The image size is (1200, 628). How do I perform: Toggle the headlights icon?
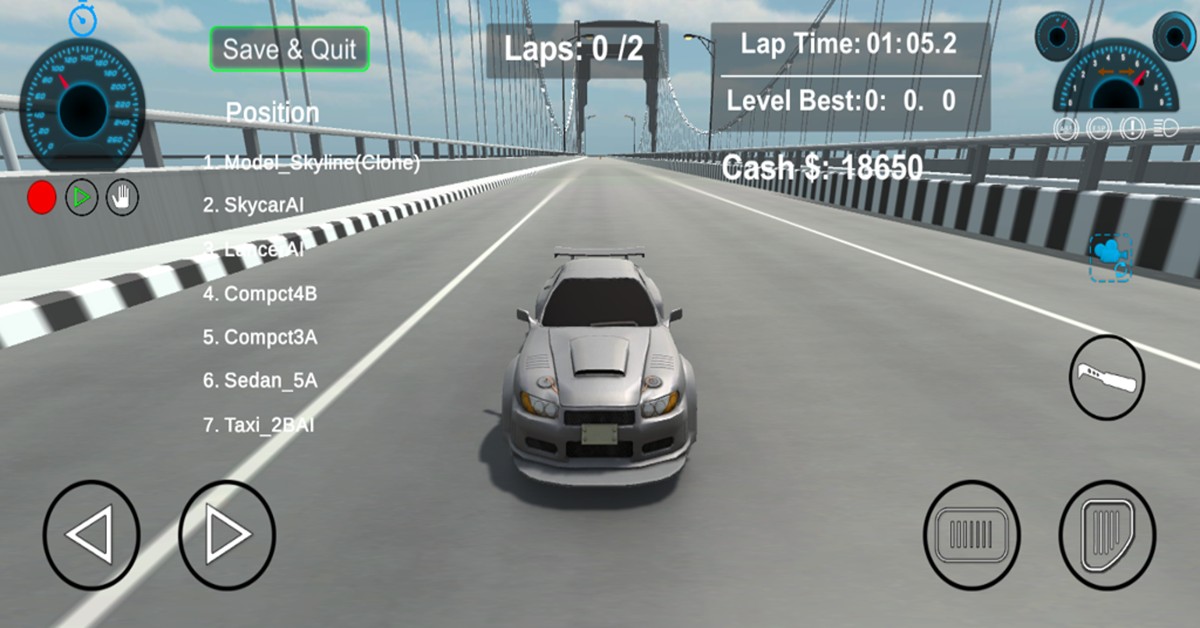(x=1165, y=128)
